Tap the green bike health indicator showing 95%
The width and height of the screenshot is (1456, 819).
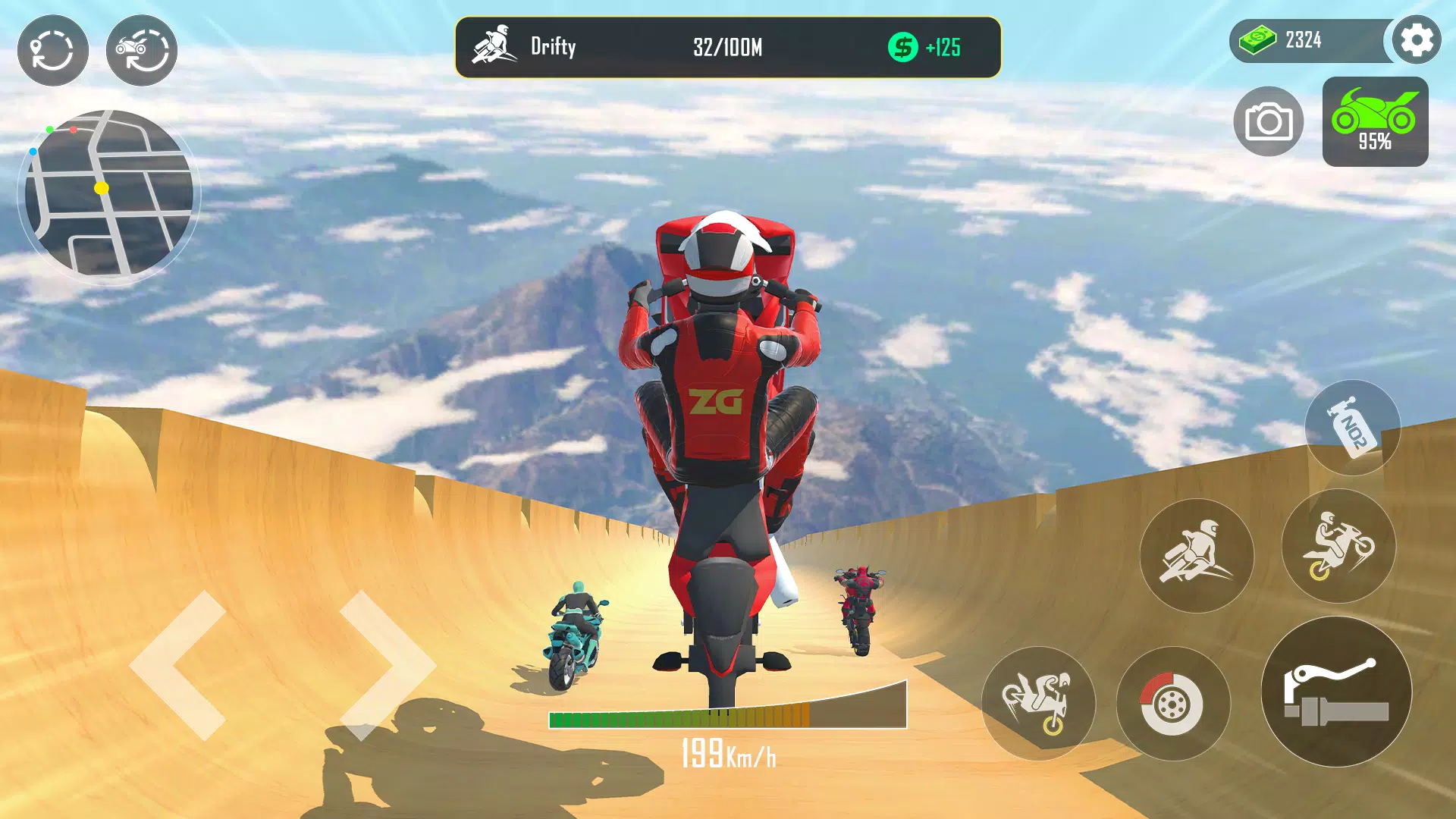coord(1377,121)
